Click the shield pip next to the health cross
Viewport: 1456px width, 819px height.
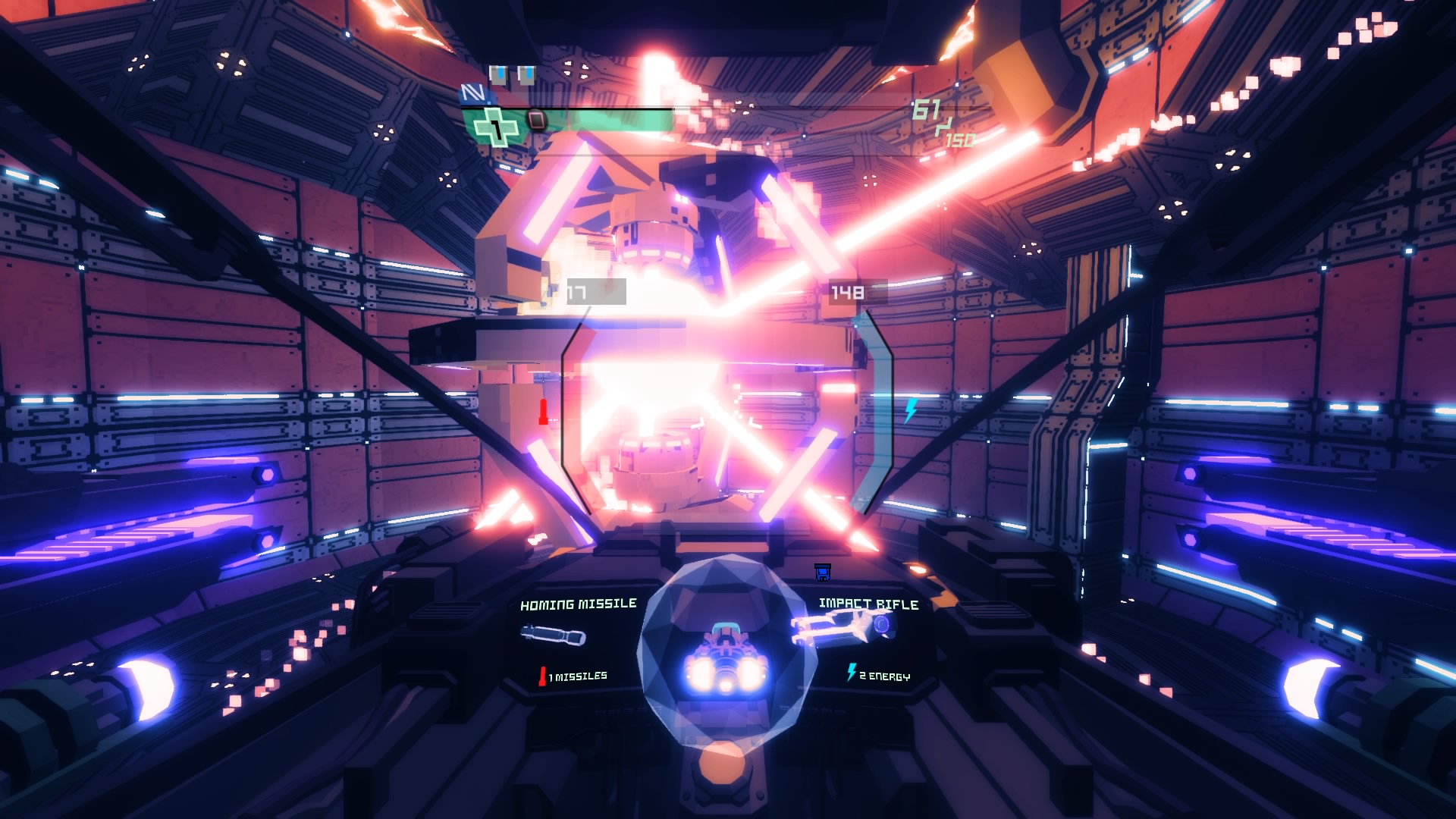coord(537,121)
